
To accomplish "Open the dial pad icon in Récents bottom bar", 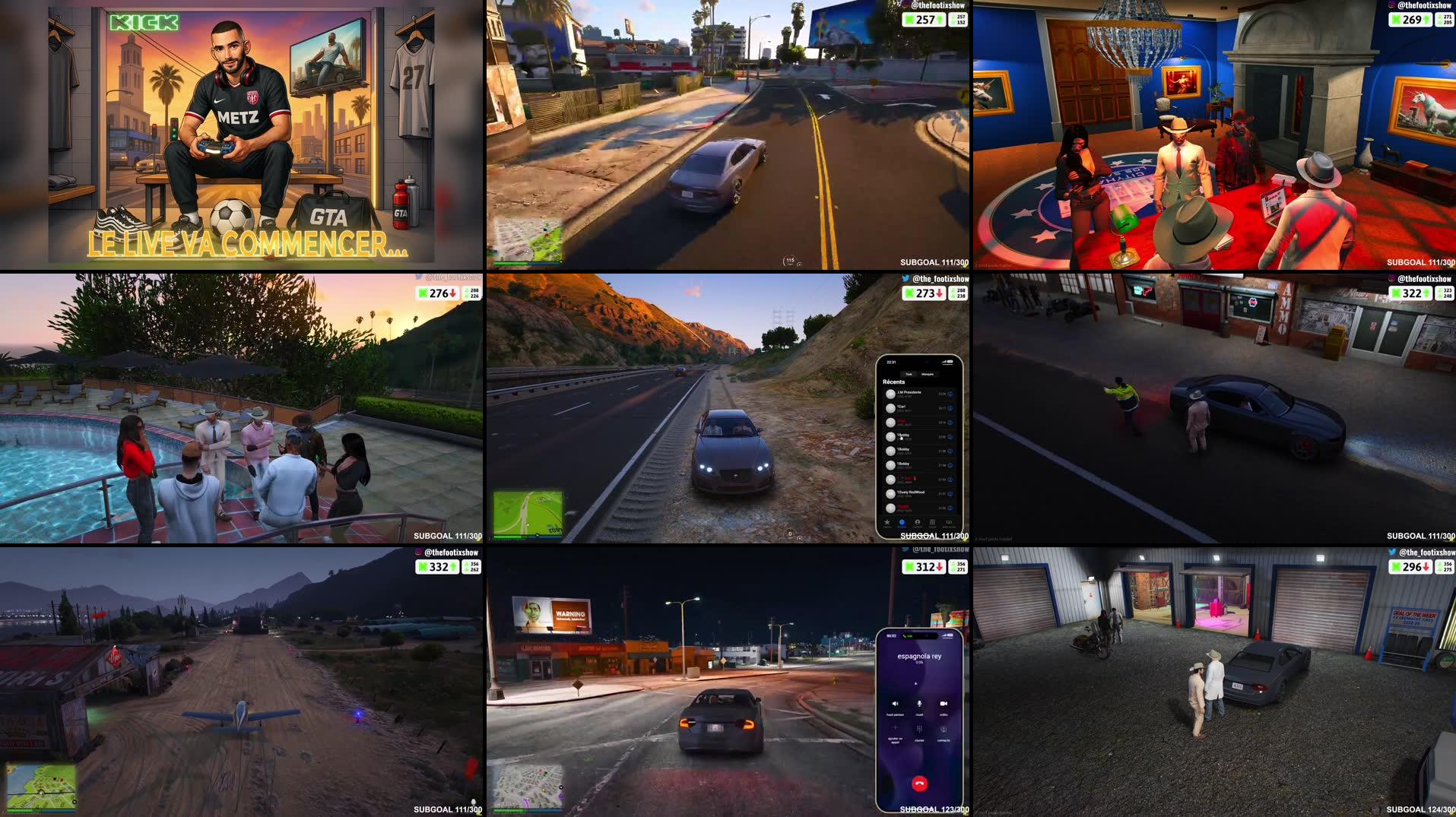I will [x=931, y=522].
